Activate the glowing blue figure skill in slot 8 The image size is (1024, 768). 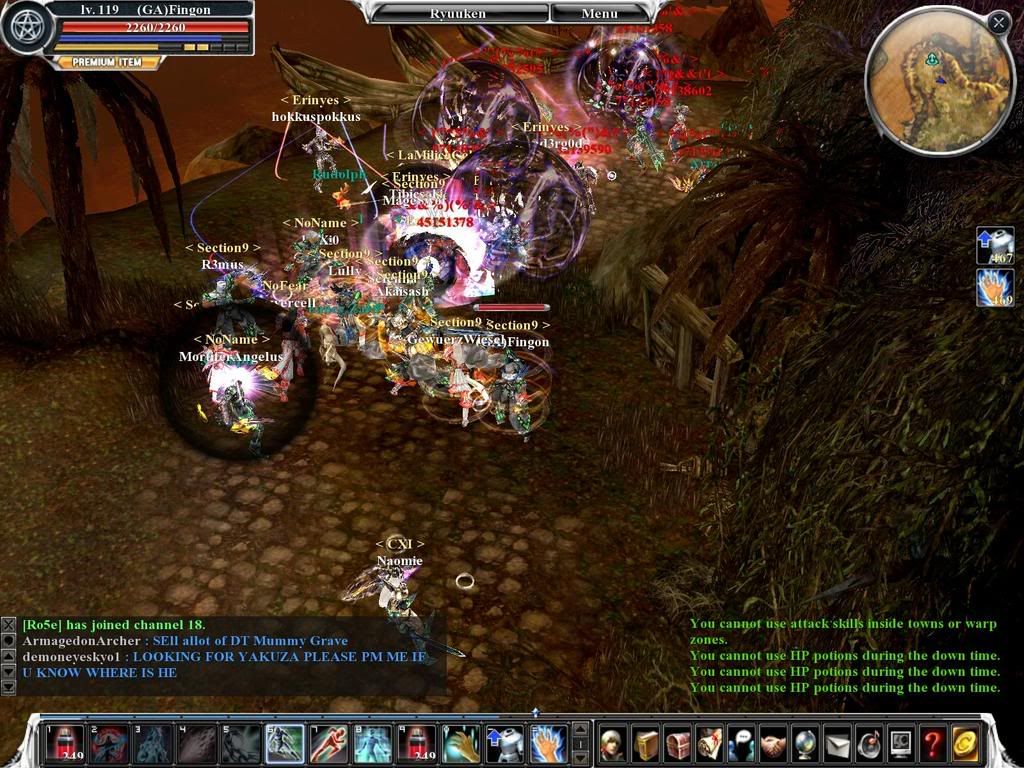[373, 743]
